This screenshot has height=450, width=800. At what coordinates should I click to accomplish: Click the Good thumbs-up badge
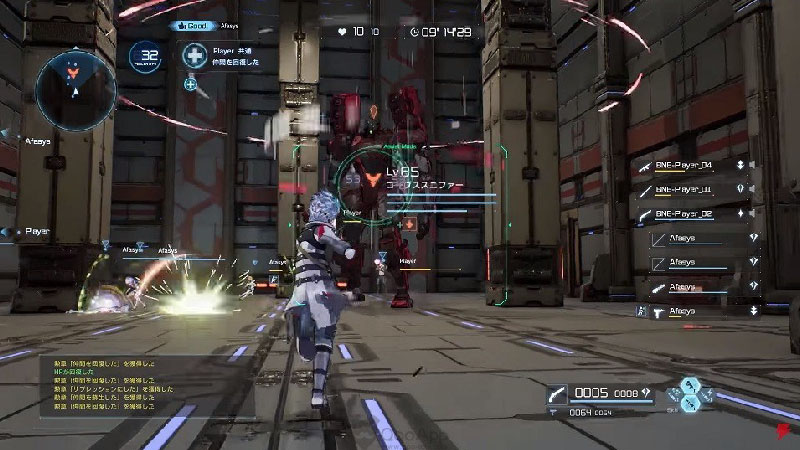click(192, 25)
